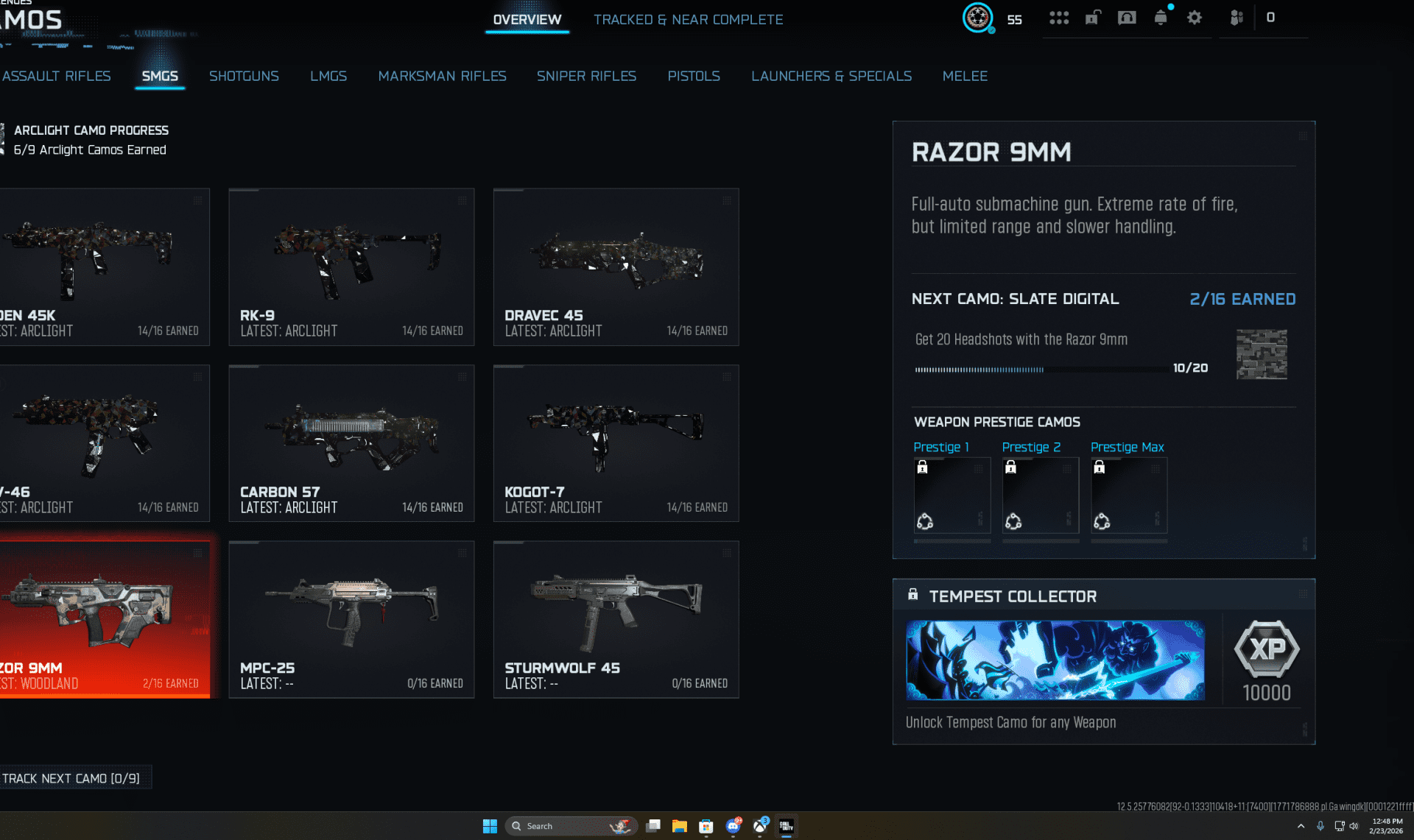Screen dimensions: 1414x840
Task: Select the Prestige 1 locked camo slot
Action: (x=952, y=495)
